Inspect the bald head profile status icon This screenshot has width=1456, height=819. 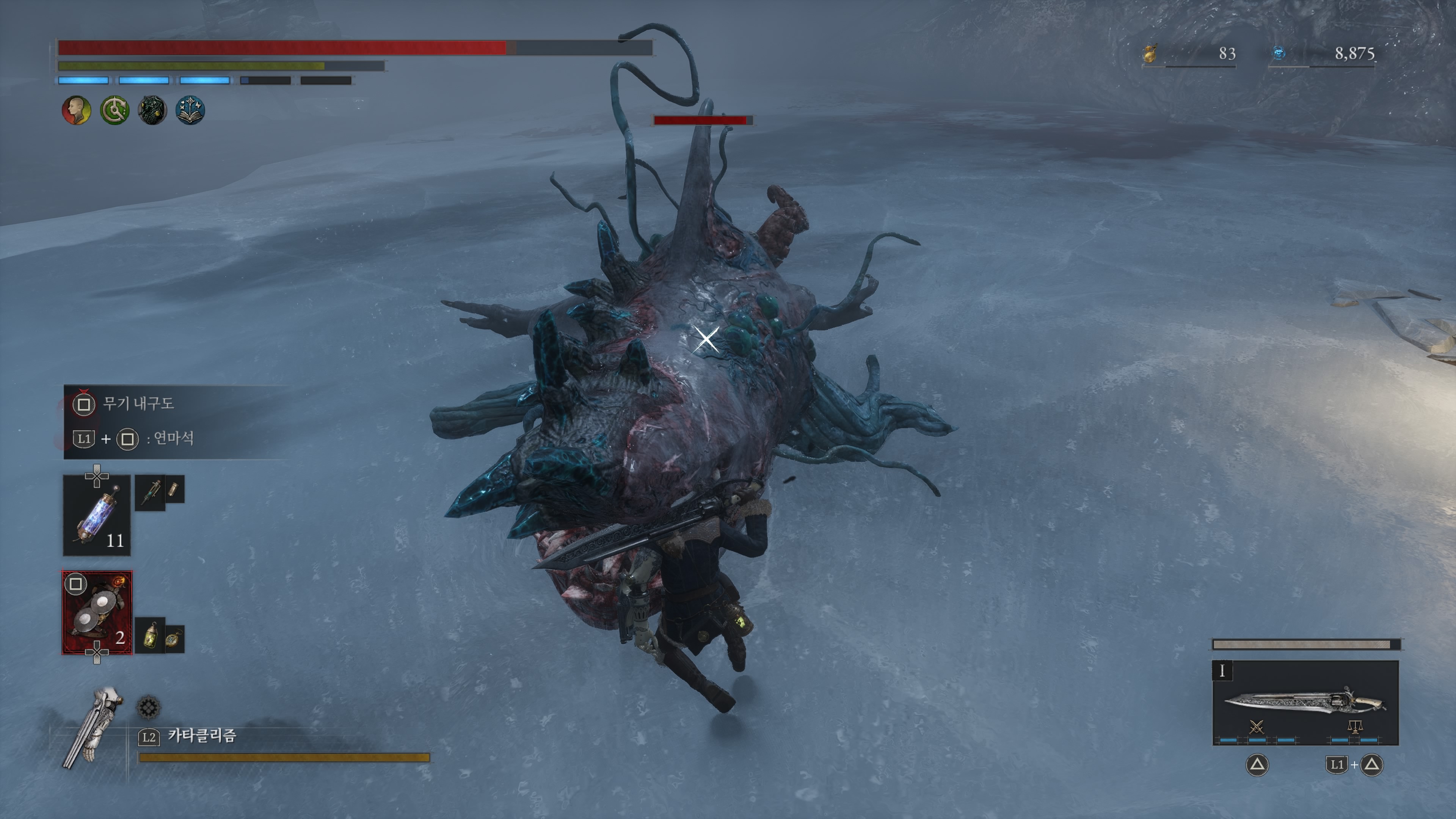coord(76,110)
